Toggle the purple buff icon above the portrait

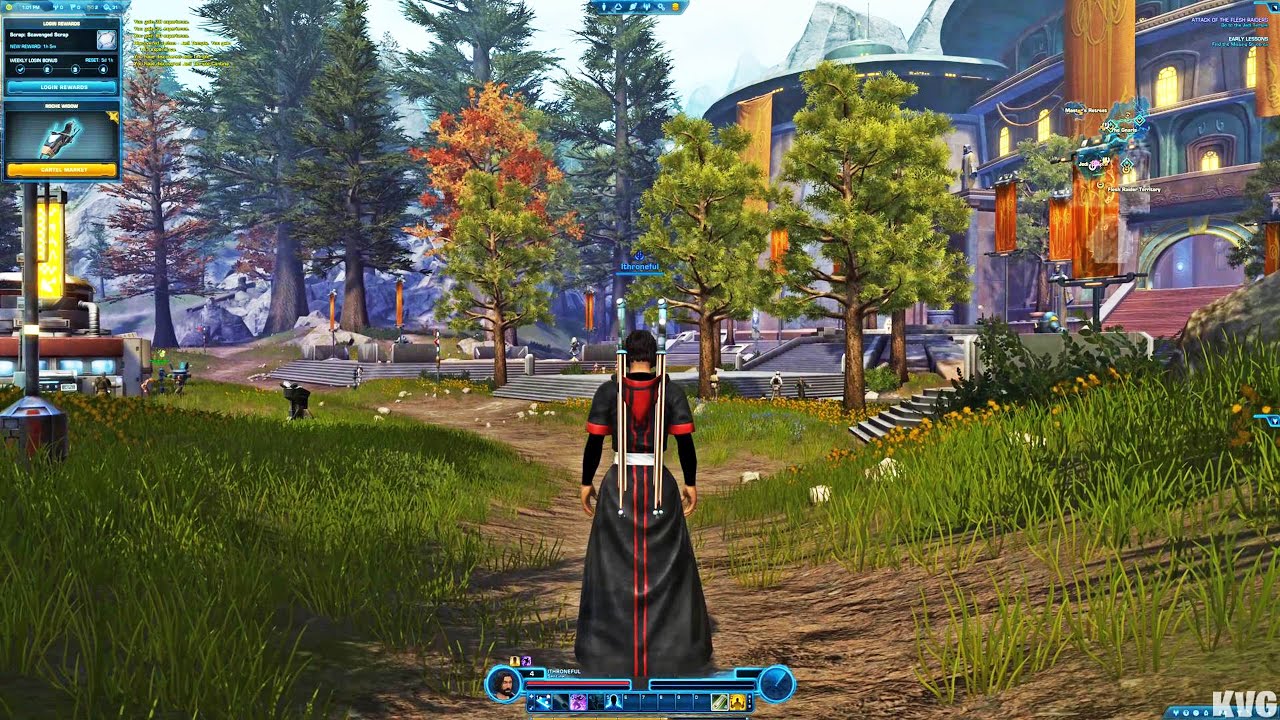click(527, 660)
